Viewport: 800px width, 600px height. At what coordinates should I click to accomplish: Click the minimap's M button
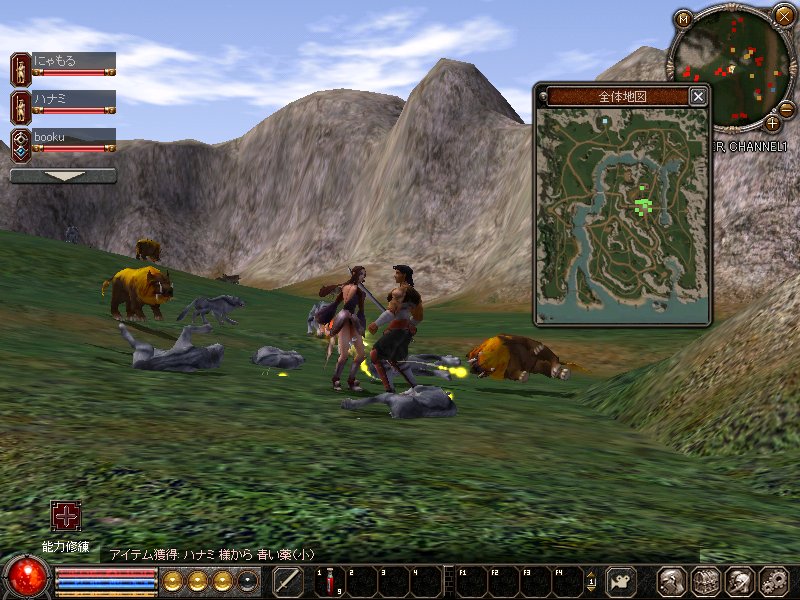683,18
